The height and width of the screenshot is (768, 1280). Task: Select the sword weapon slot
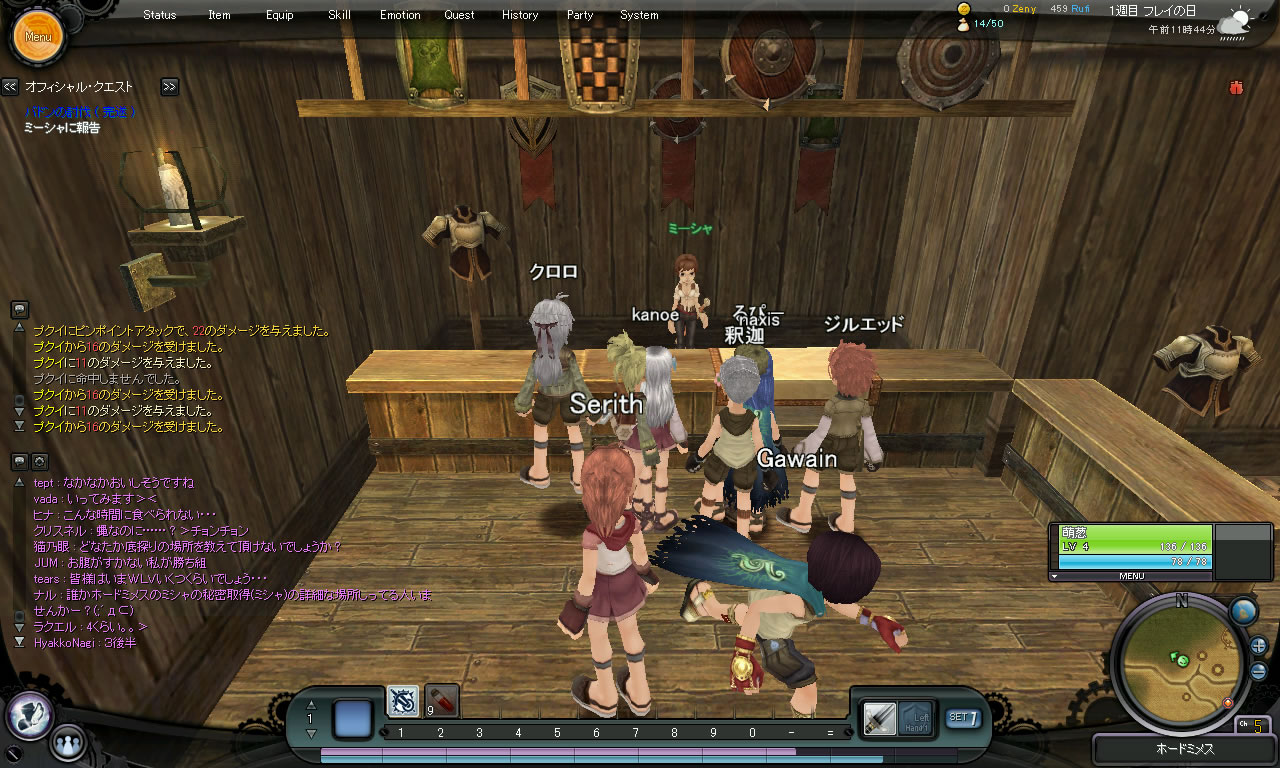tap(880, 717)
